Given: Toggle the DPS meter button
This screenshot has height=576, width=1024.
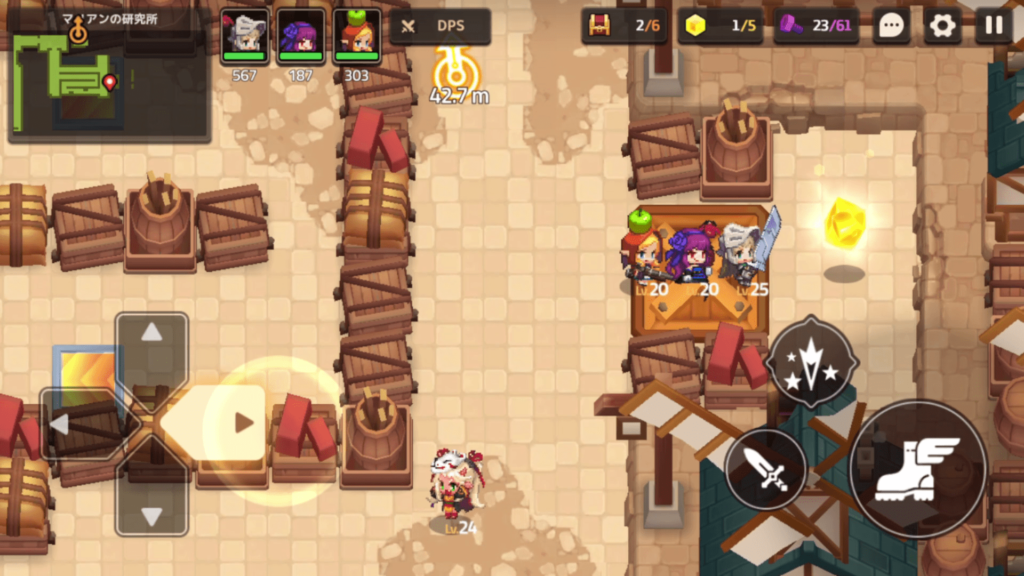Looking at the screenshot, I should (439, 27).
